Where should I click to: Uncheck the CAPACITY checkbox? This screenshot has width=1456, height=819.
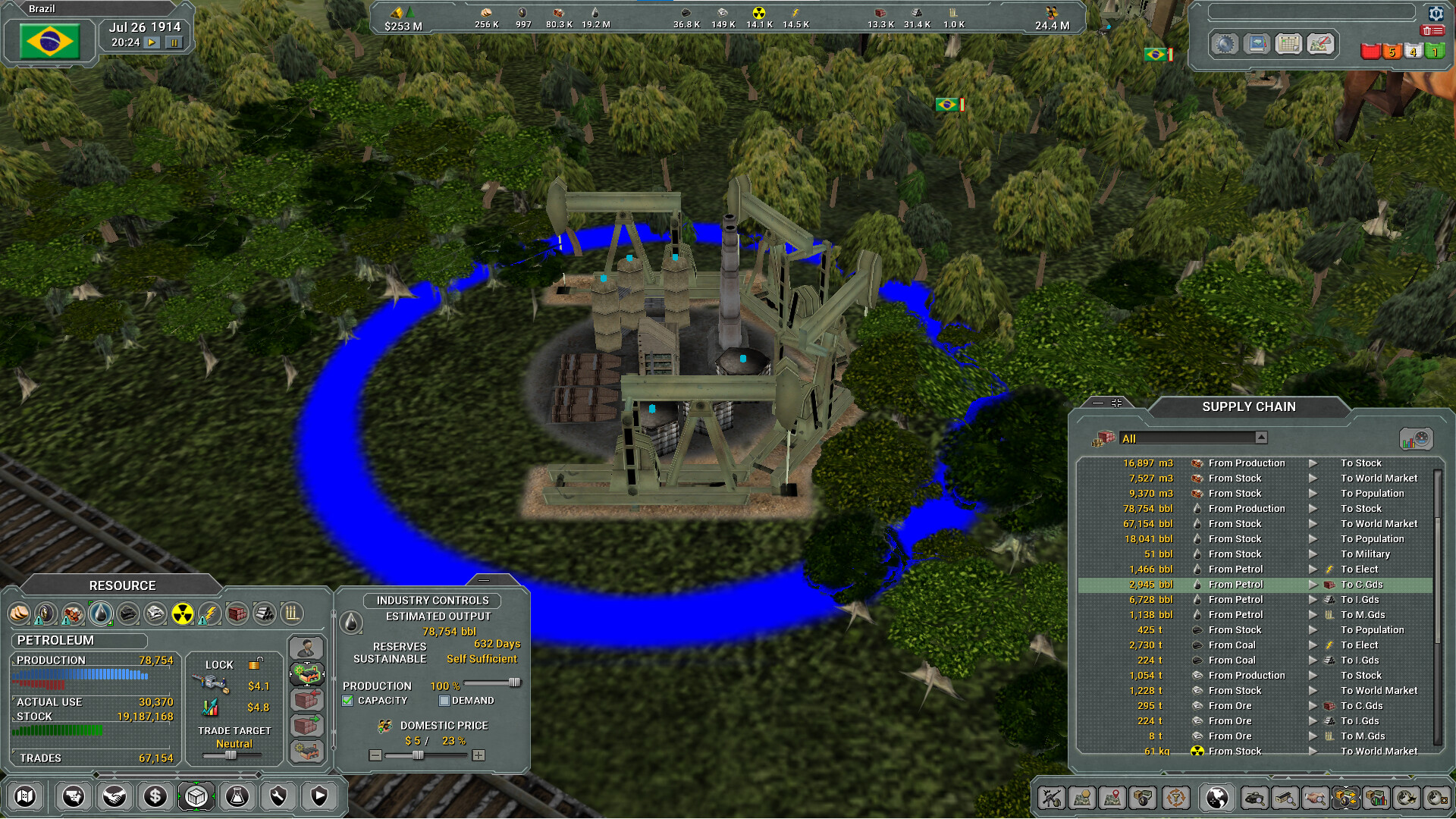(348, 700)
